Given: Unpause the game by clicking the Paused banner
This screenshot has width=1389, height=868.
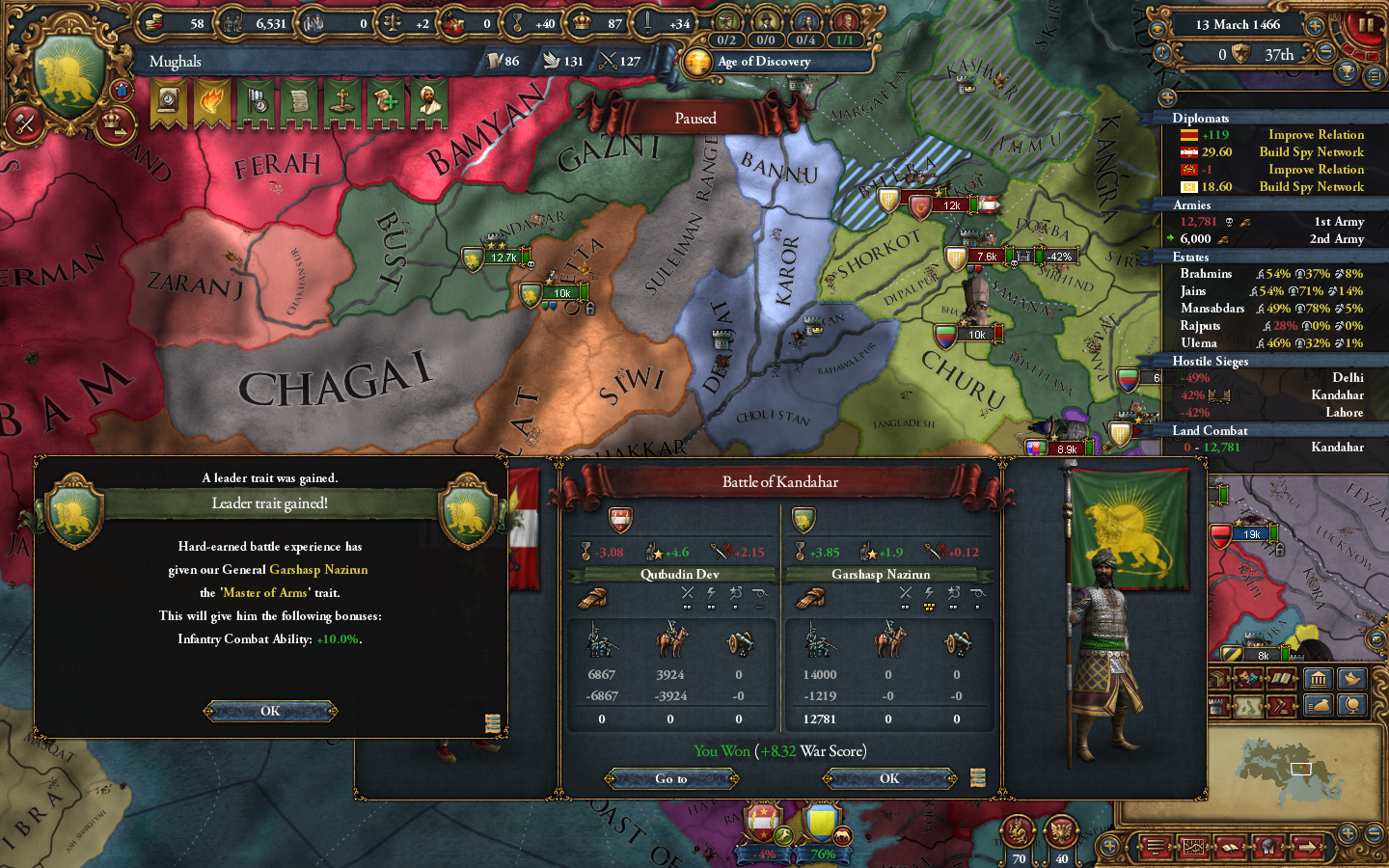Looking at the screenshot, I should pos(696,117).
